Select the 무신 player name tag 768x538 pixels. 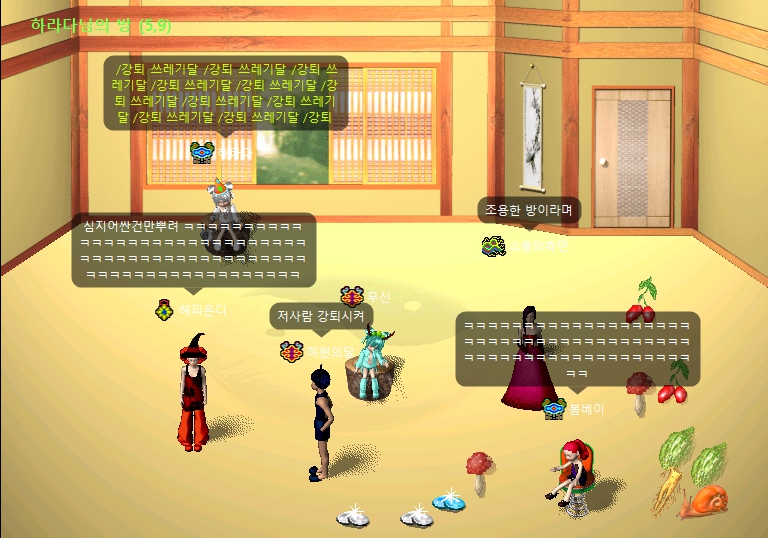coord(378,297)
